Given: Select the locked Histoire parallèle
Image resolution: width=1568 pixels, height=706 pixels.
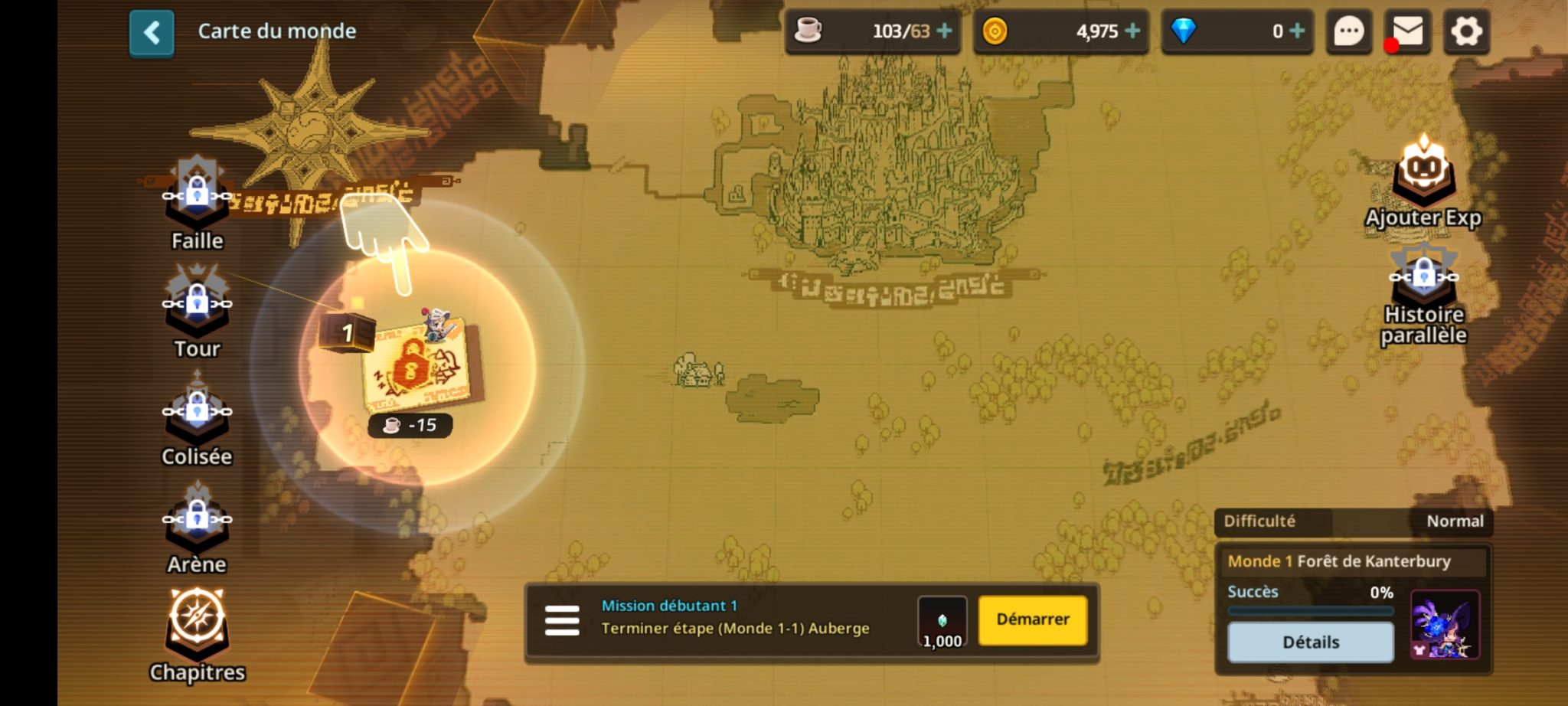Looking at the screenshot, I should point(1423,291).
